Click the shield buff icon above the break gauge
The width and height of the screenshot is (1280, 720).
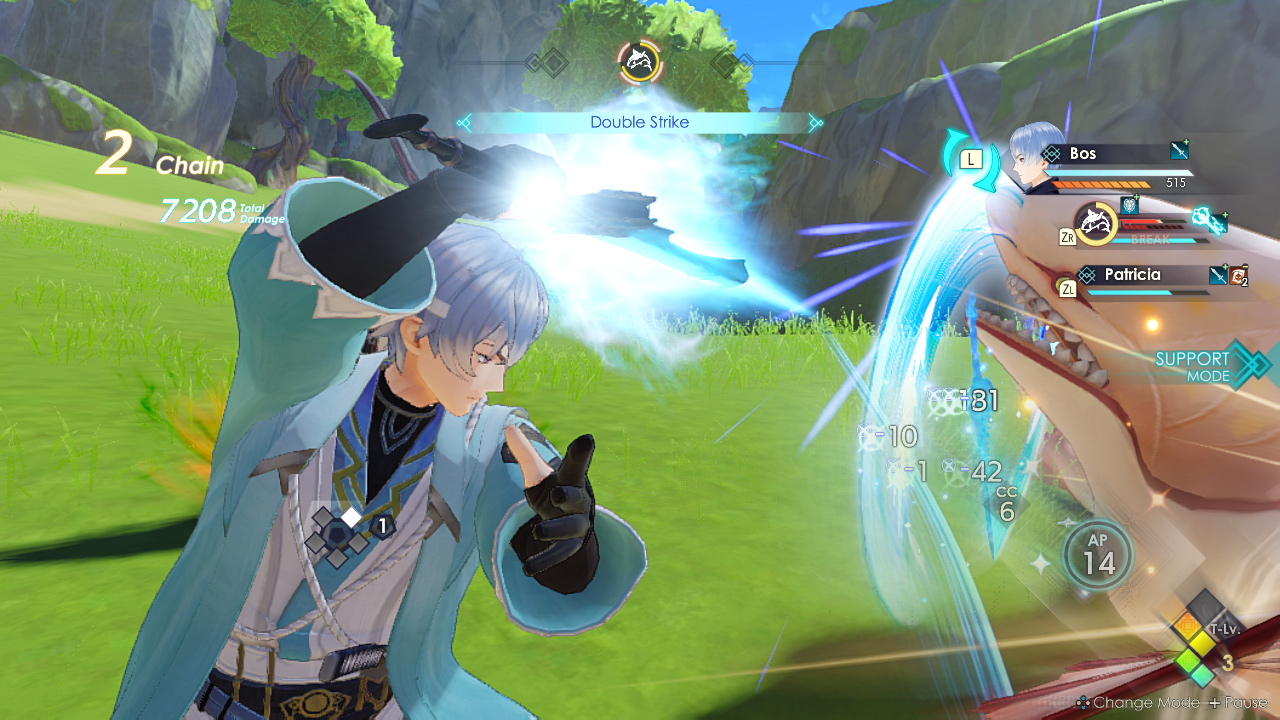coord(1129,206)
